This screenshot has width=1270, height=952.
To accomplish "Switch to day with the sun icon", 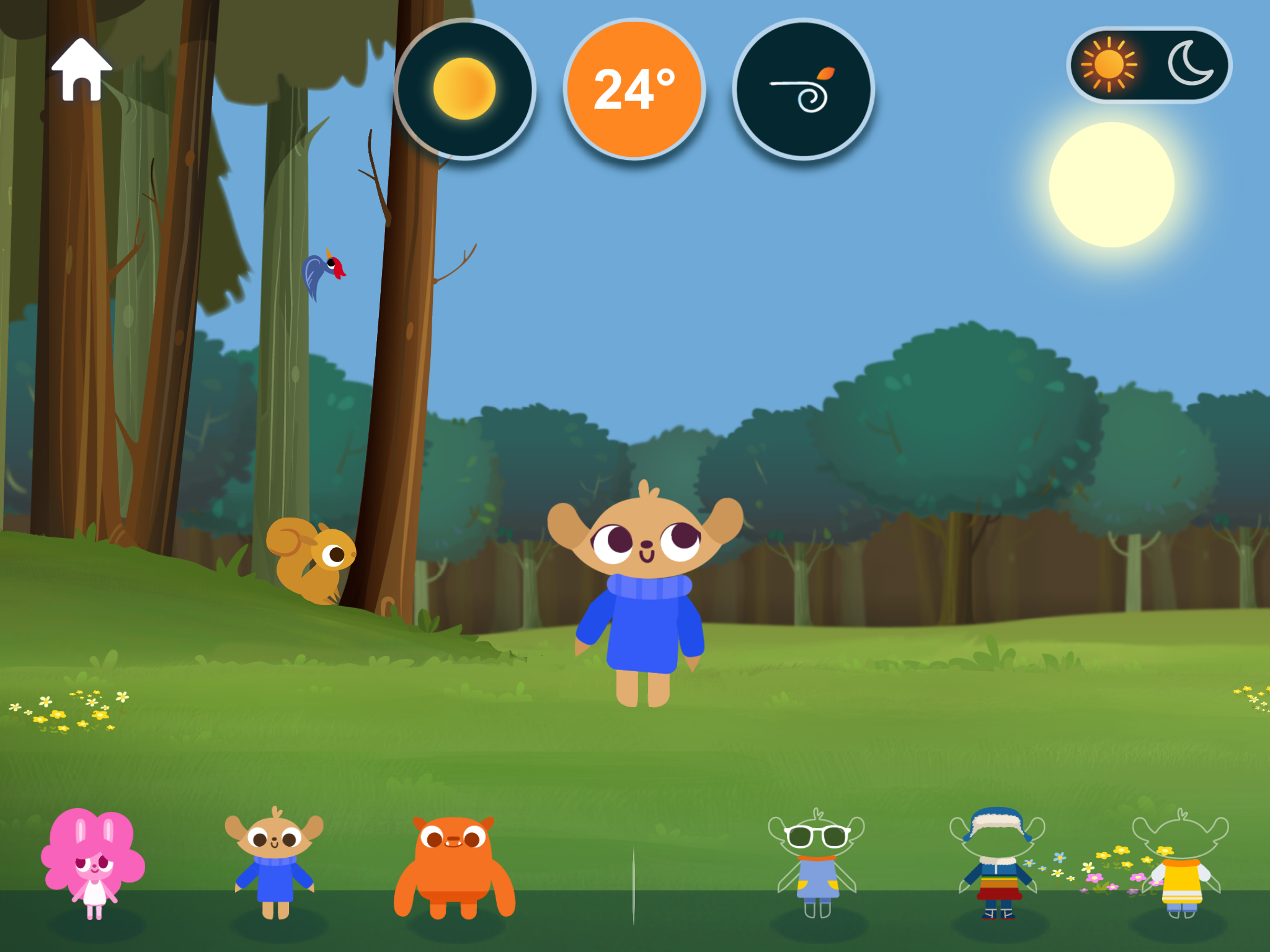I will pyautogui.click(x=1109, y=64).
